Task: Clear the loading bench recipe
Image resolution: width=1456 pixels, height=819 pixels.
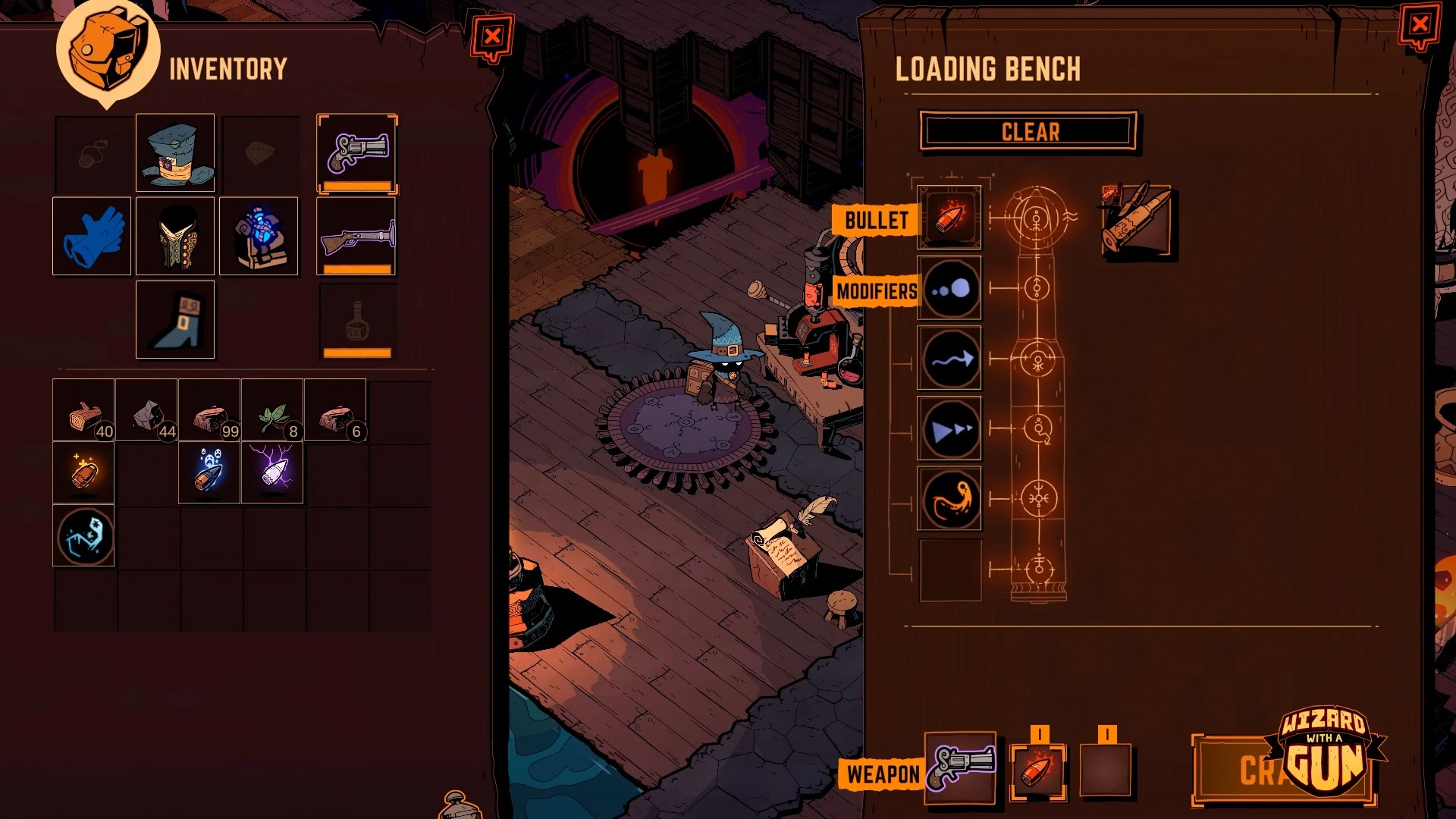Action: tap(1029, 132)
